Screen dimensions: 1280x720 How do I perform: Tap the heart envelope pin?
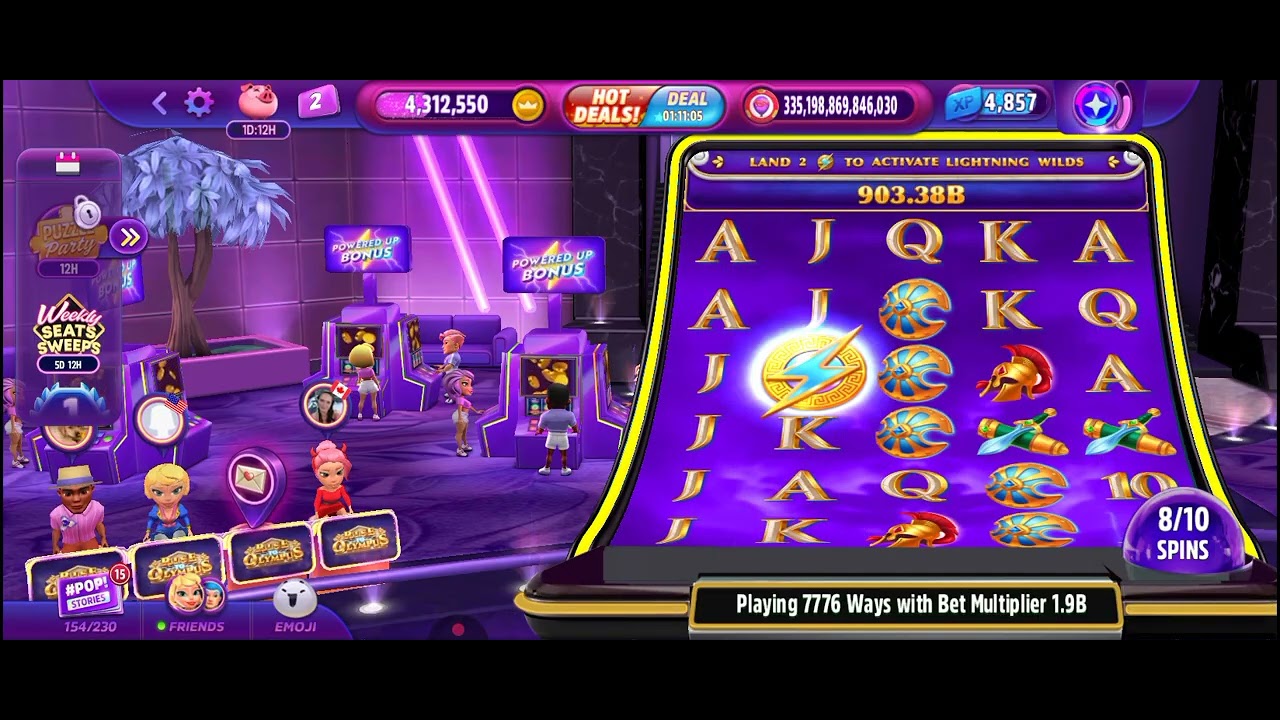pyautogui.click(x=252, y=482)
